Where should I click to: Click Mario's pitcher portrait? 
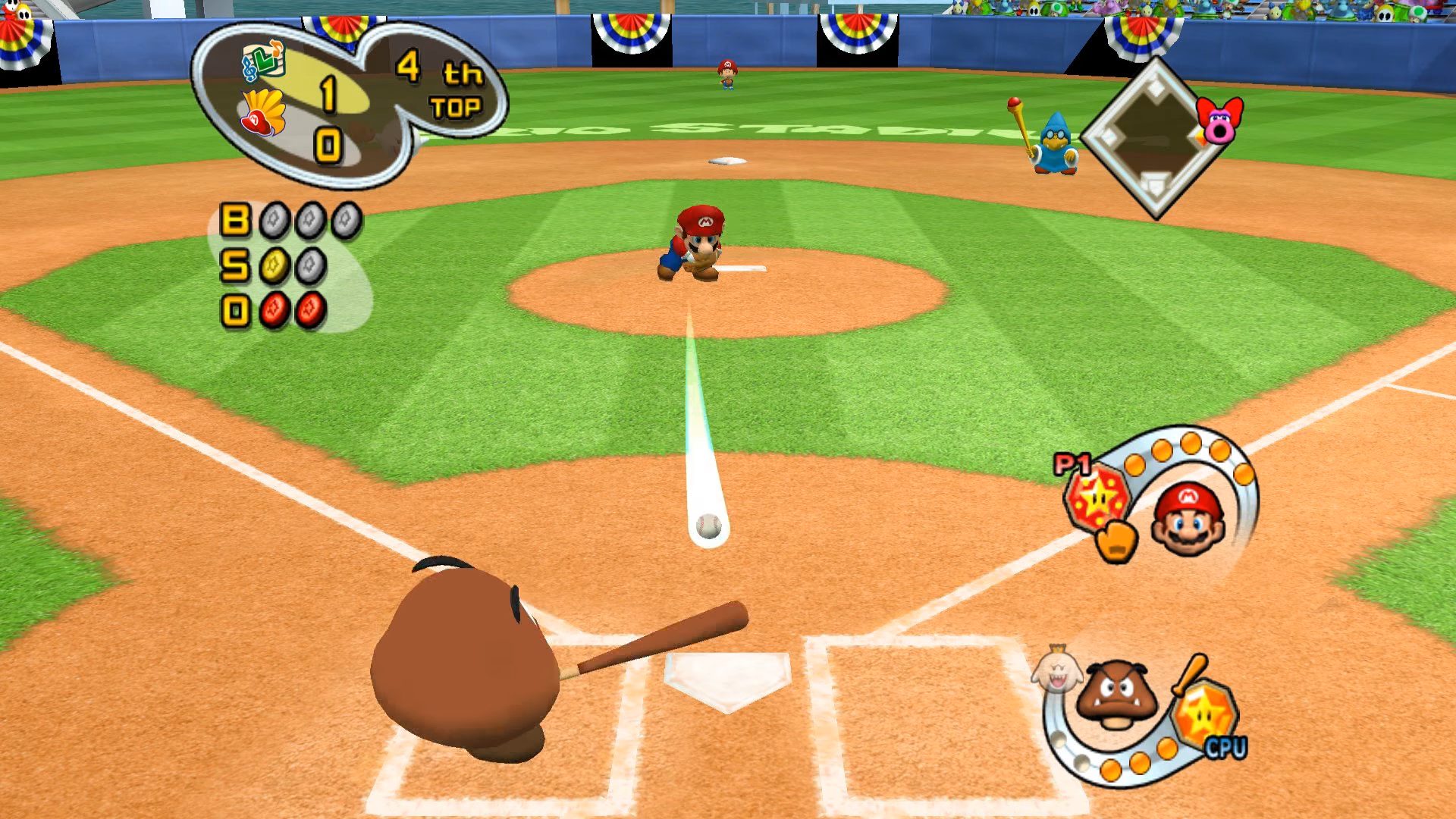[1188, 518]
